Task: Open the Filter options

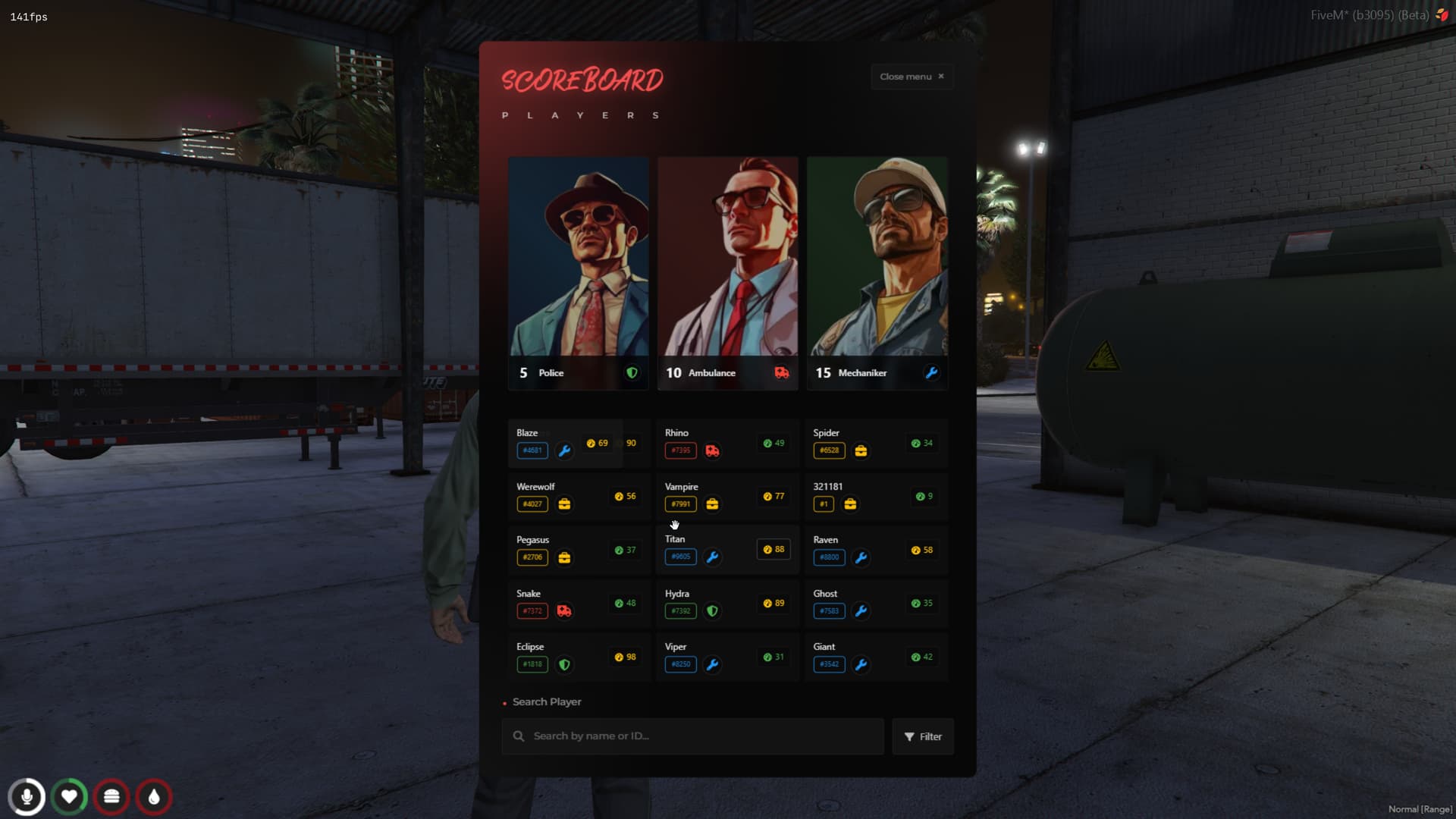Action: (x=922, y=736)
